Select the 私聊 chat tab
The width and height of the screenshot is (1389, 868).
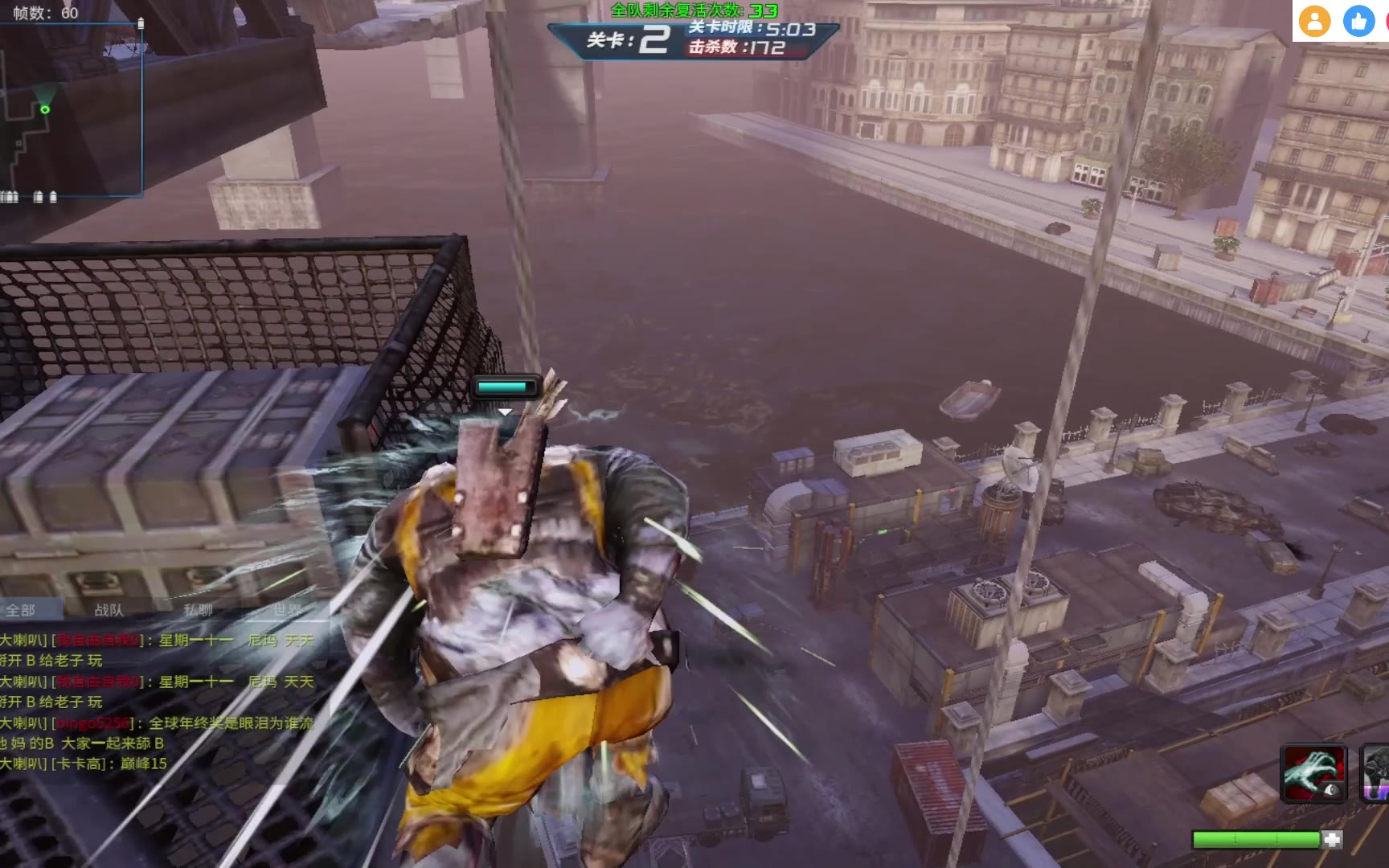click(x=198, y=610)
